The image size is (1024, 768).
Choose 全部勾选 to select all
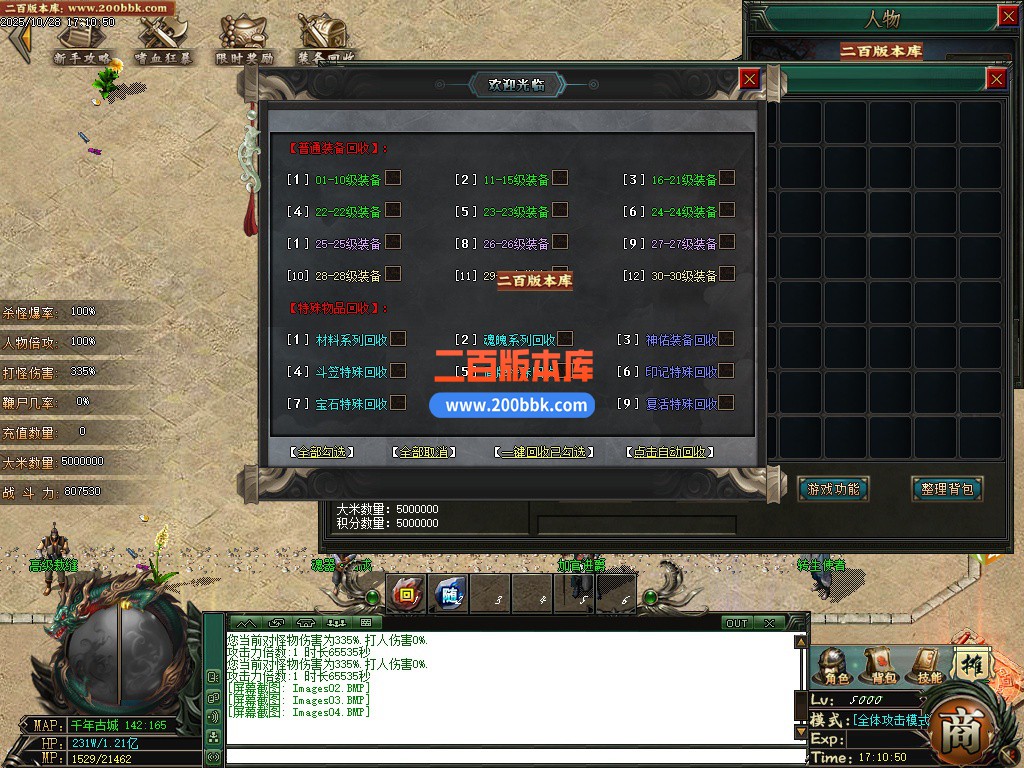point(322,452)
